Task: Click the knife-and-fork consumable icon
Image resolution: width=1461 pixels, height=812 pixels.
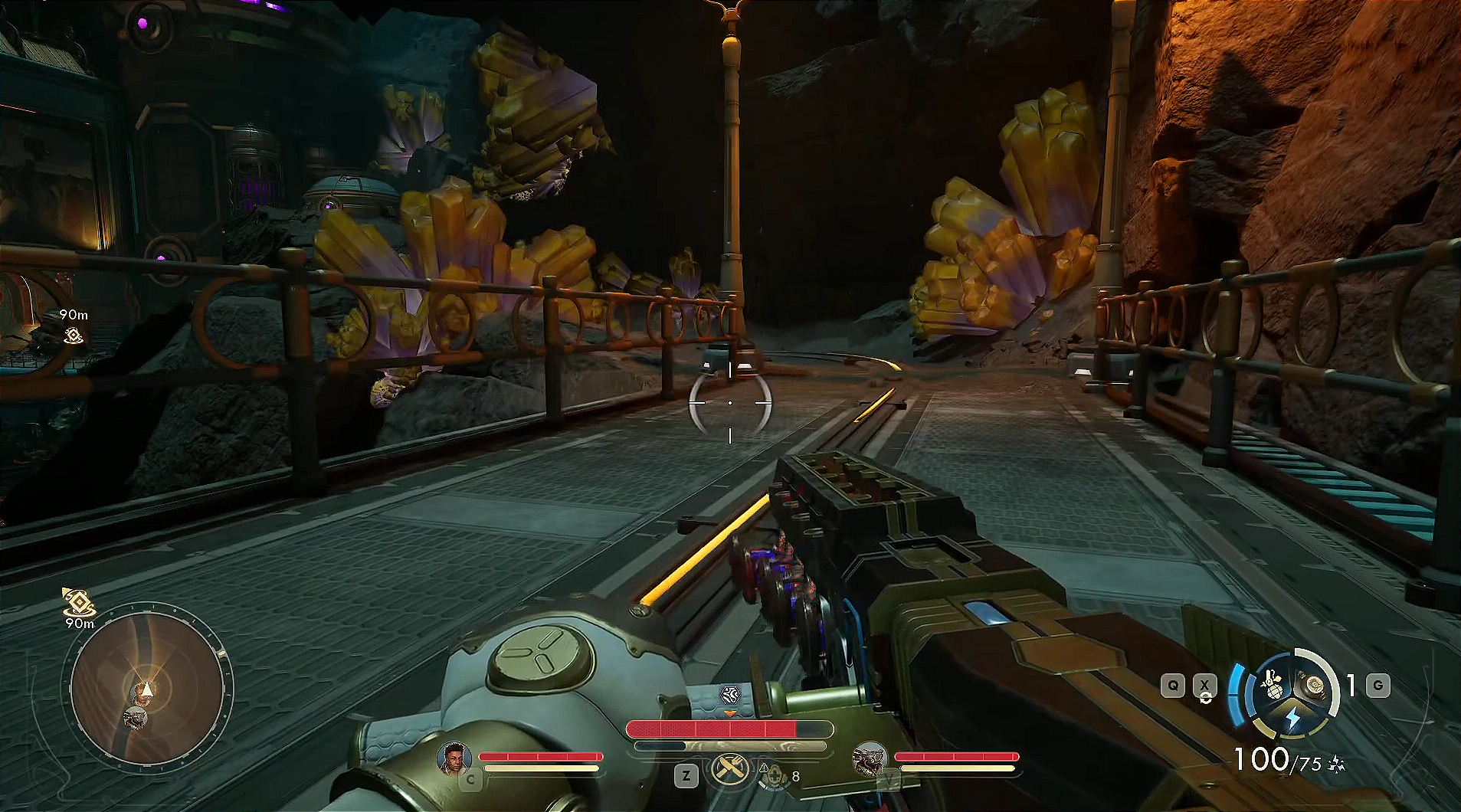Action: tap(729, 768)
